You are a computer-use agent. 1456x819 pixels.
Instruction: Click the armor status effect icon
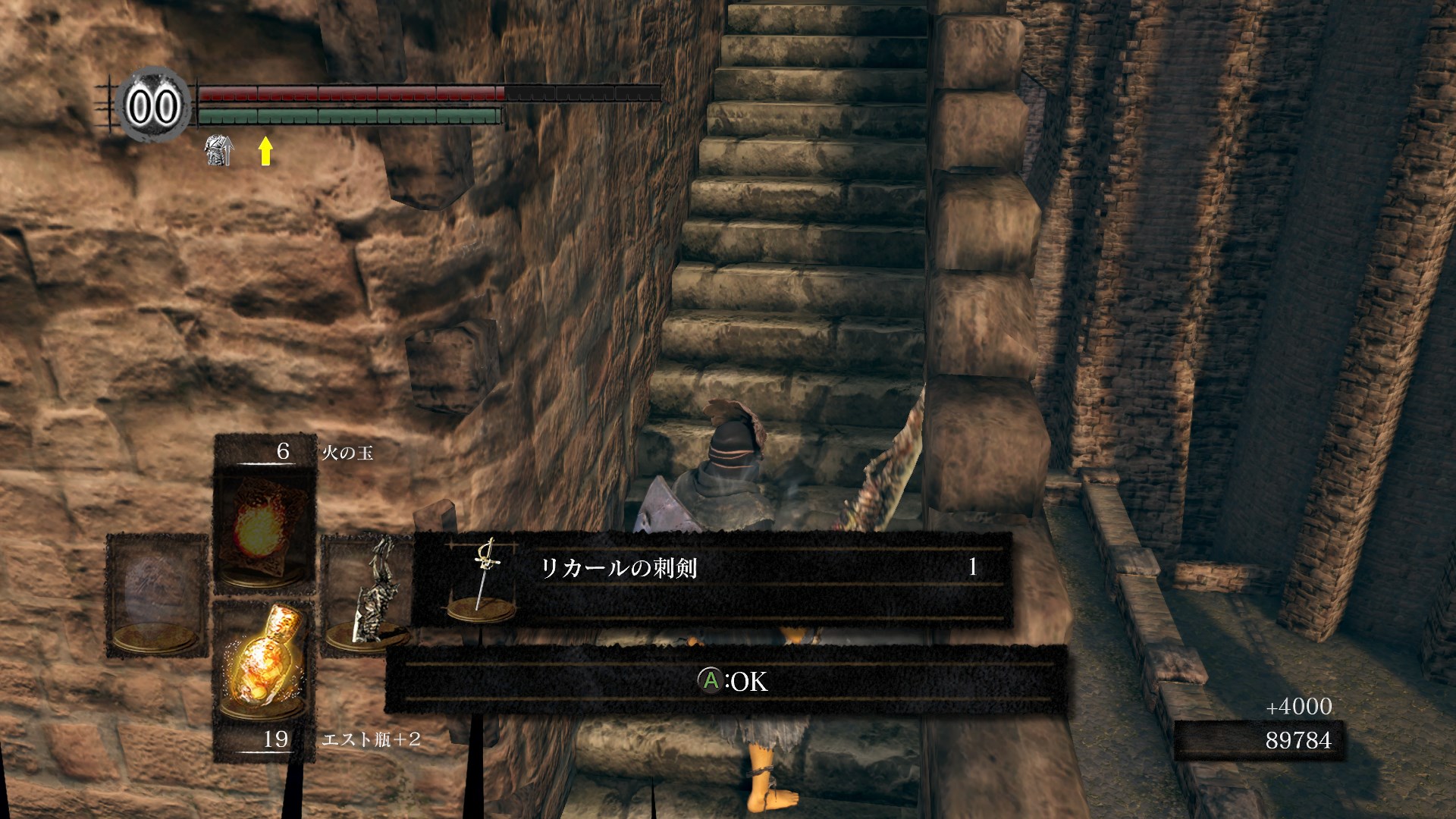(x=218, y=151)
